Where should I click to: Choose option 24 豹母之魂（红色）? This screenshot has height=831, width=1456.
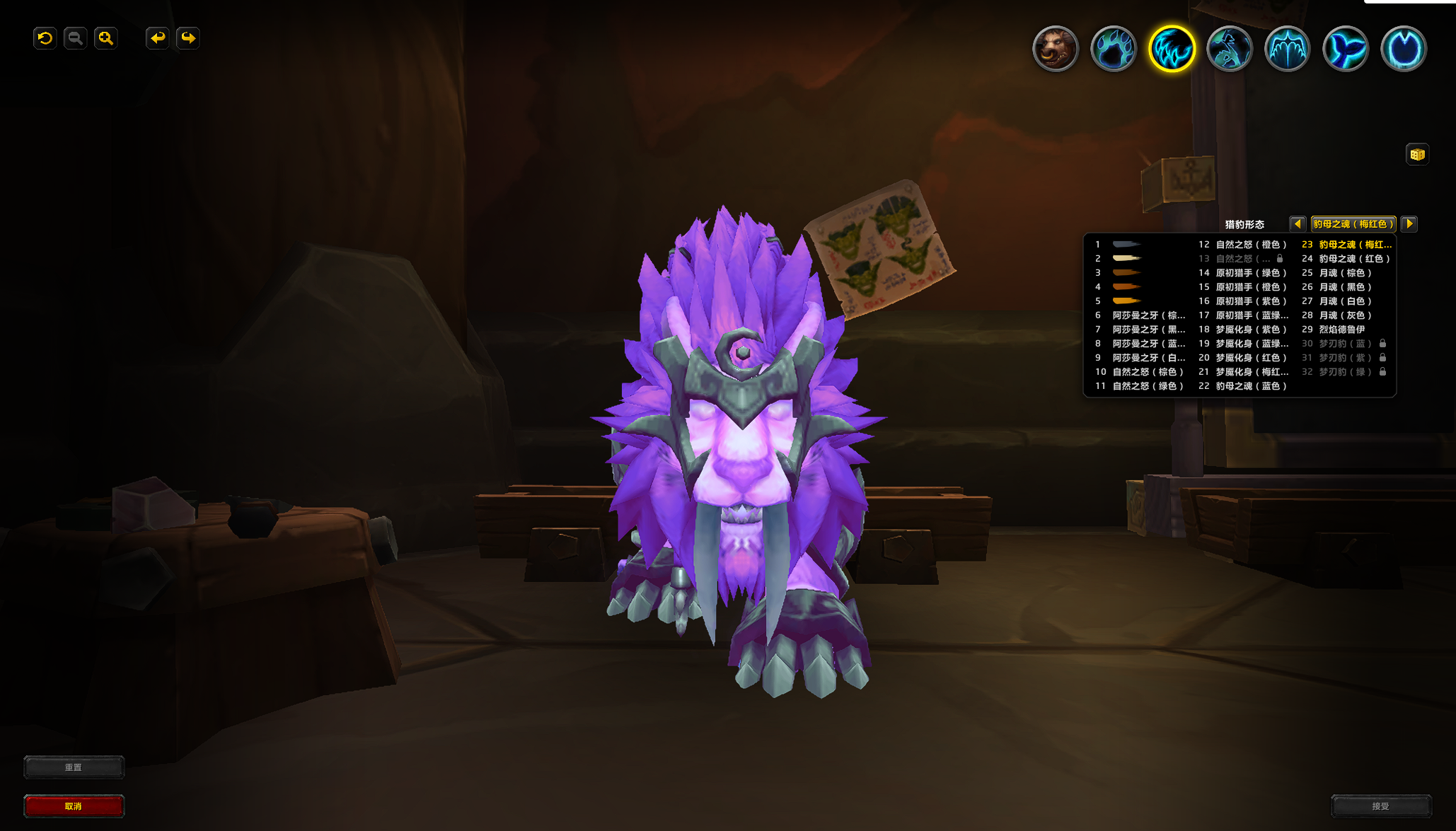(1353, 259)
